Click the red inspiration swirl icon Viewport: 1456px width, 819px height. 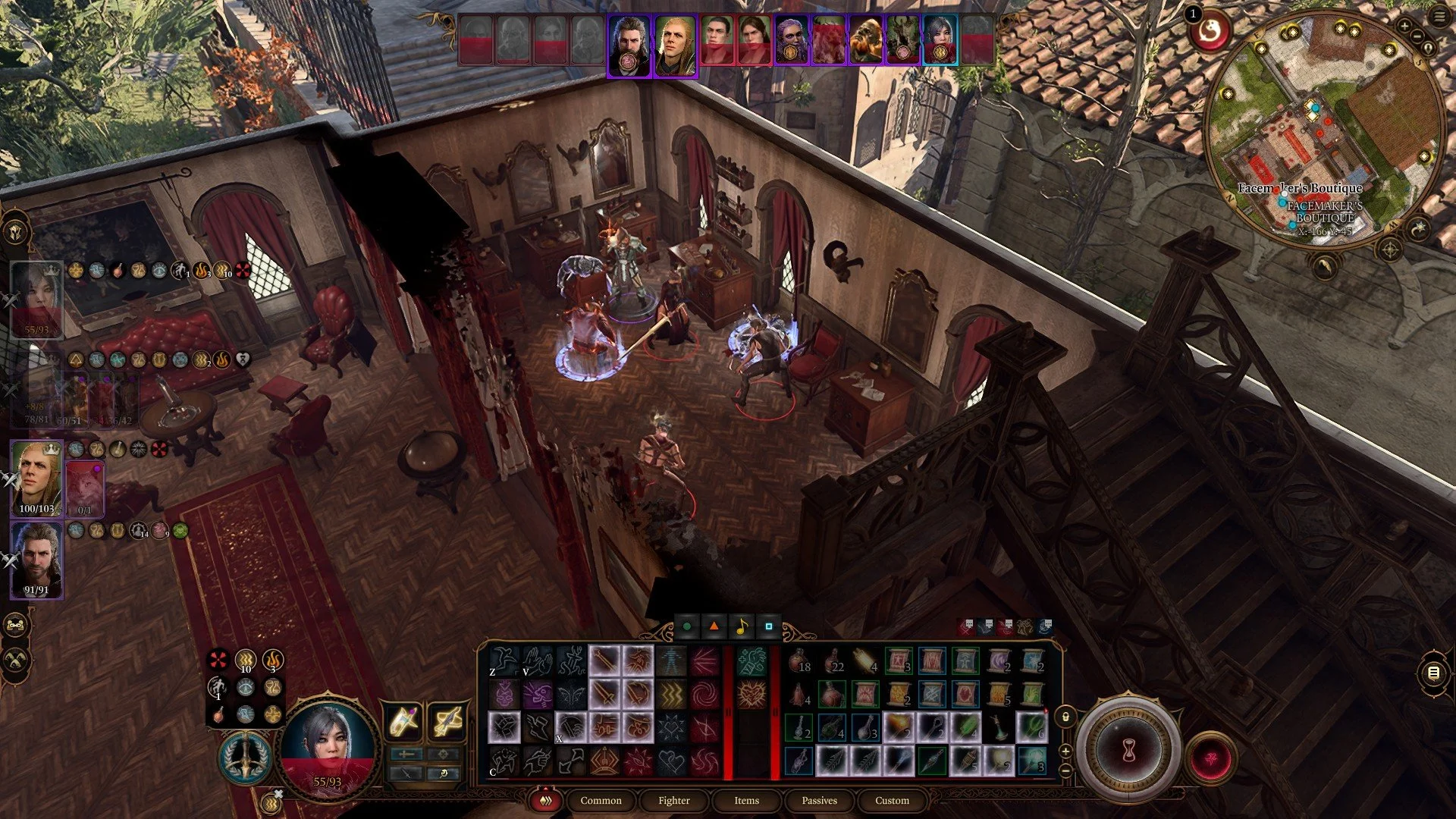click(x=1210, y=32)
